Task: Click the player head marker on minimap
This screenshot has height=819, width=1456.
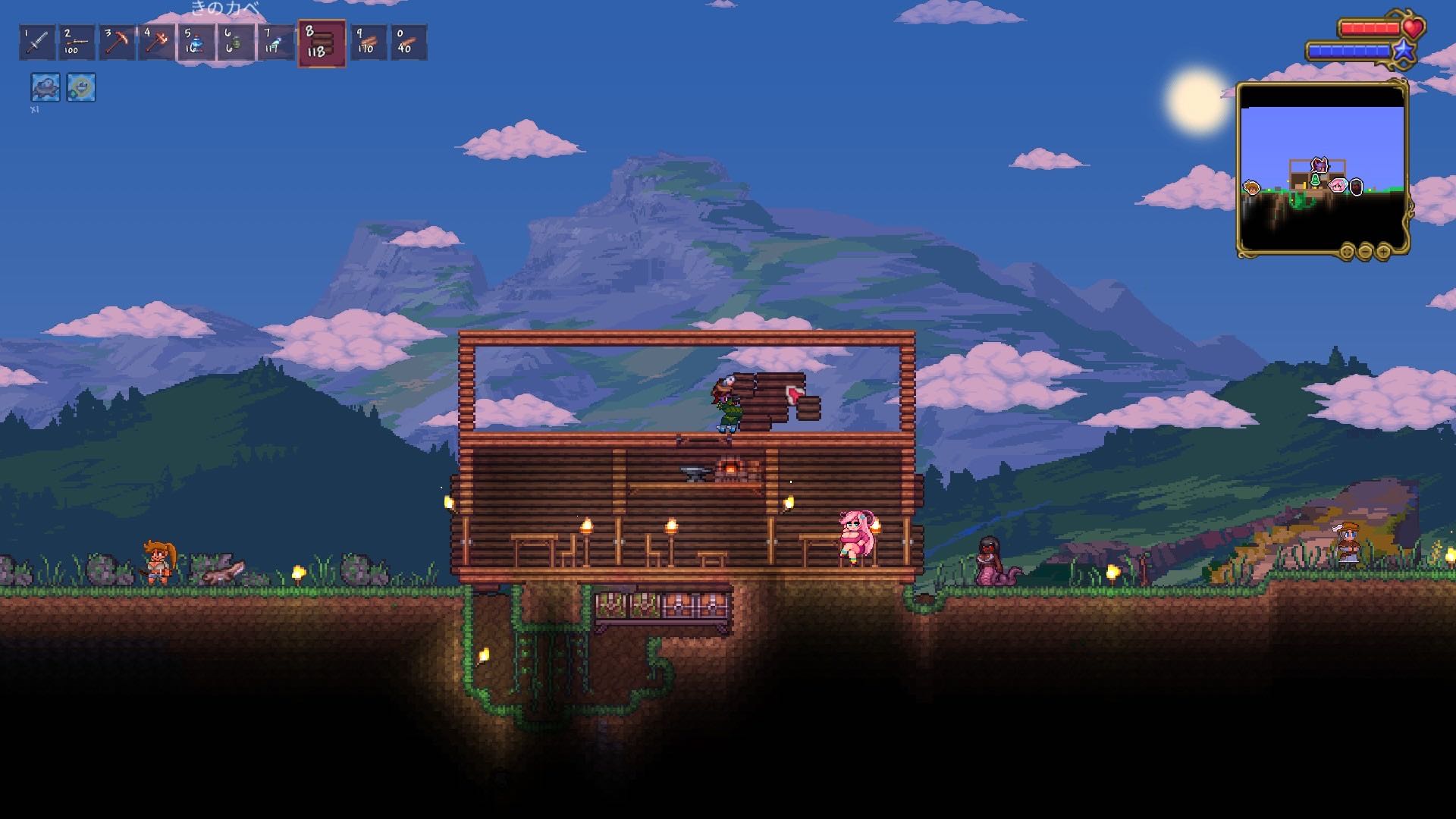Action: point(1320,165)
